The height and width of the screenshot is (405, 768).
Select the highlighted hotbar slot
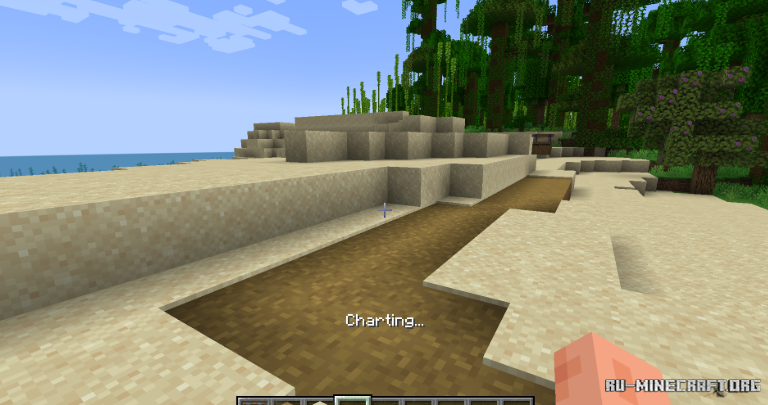[352, 400]
